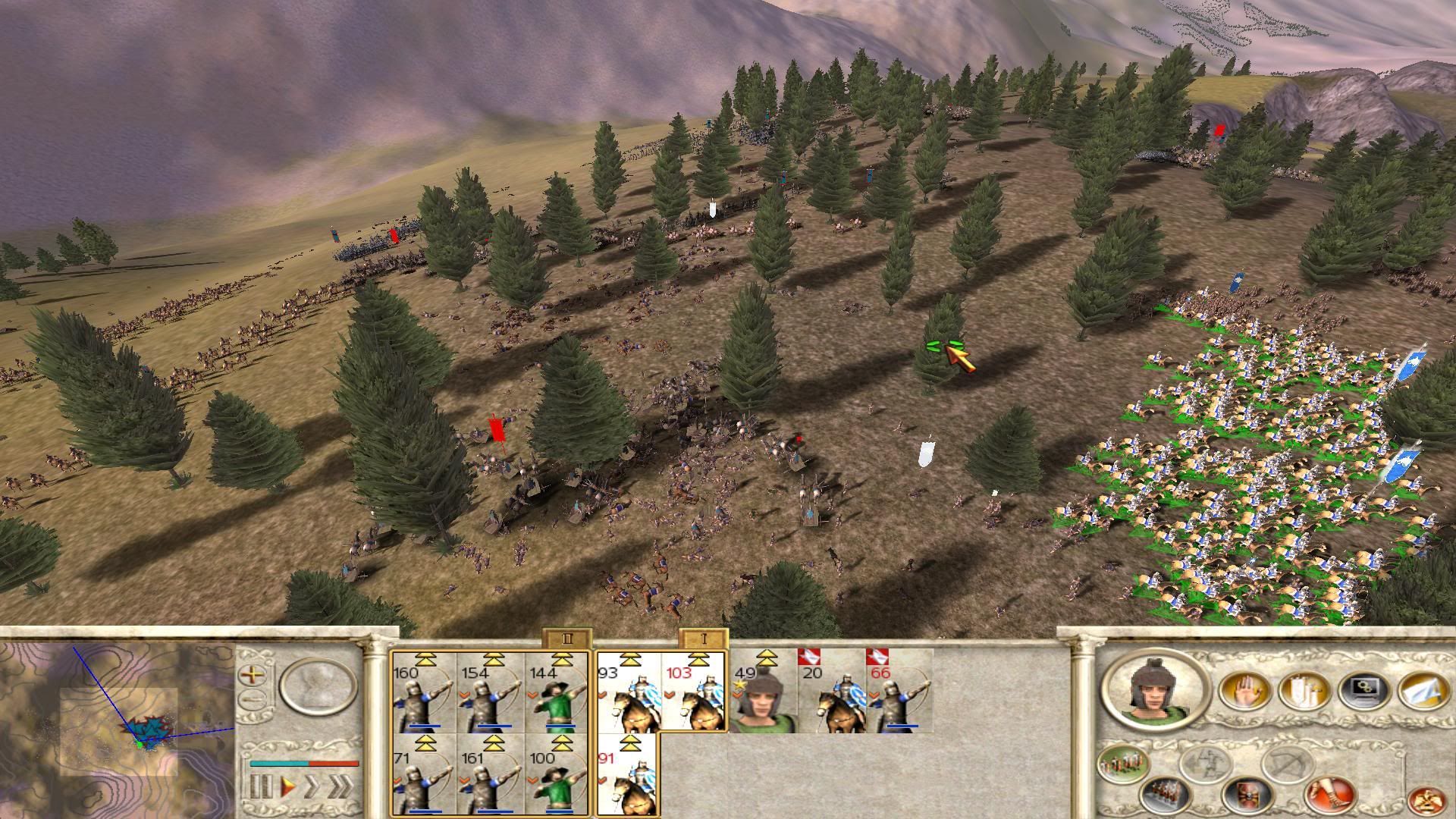Select archer unit card with 160 soldiers
Screen dimensions: 1456x819
point(423,693)
